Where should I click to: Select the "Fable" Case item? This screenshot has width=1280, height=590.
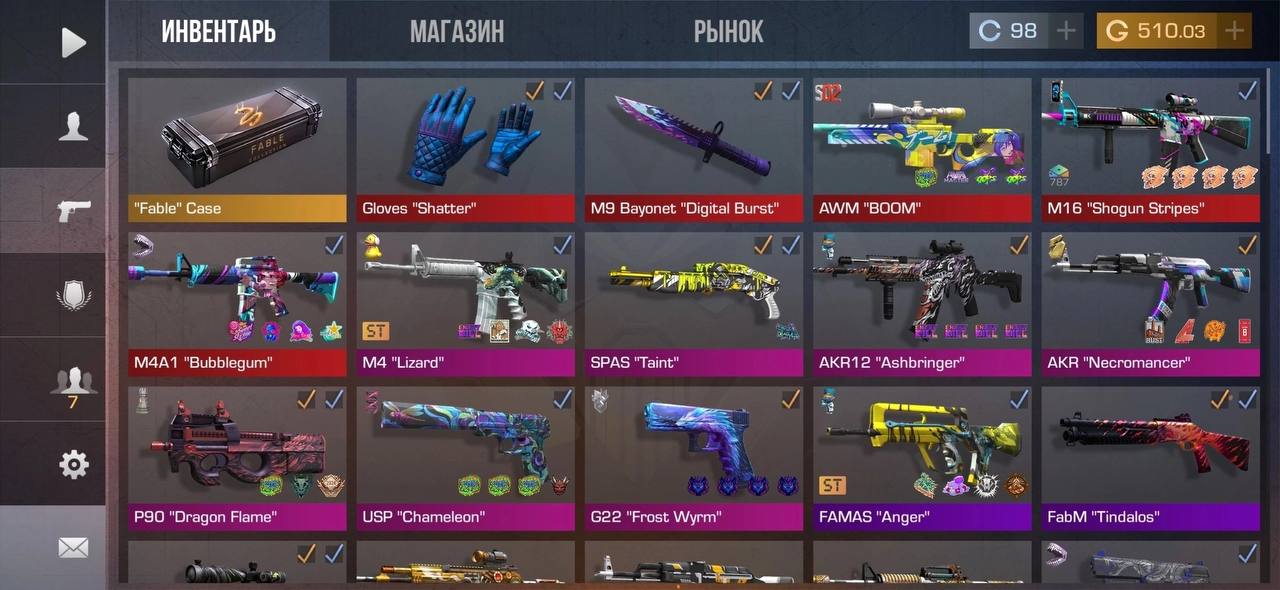(x=237, y=149)
